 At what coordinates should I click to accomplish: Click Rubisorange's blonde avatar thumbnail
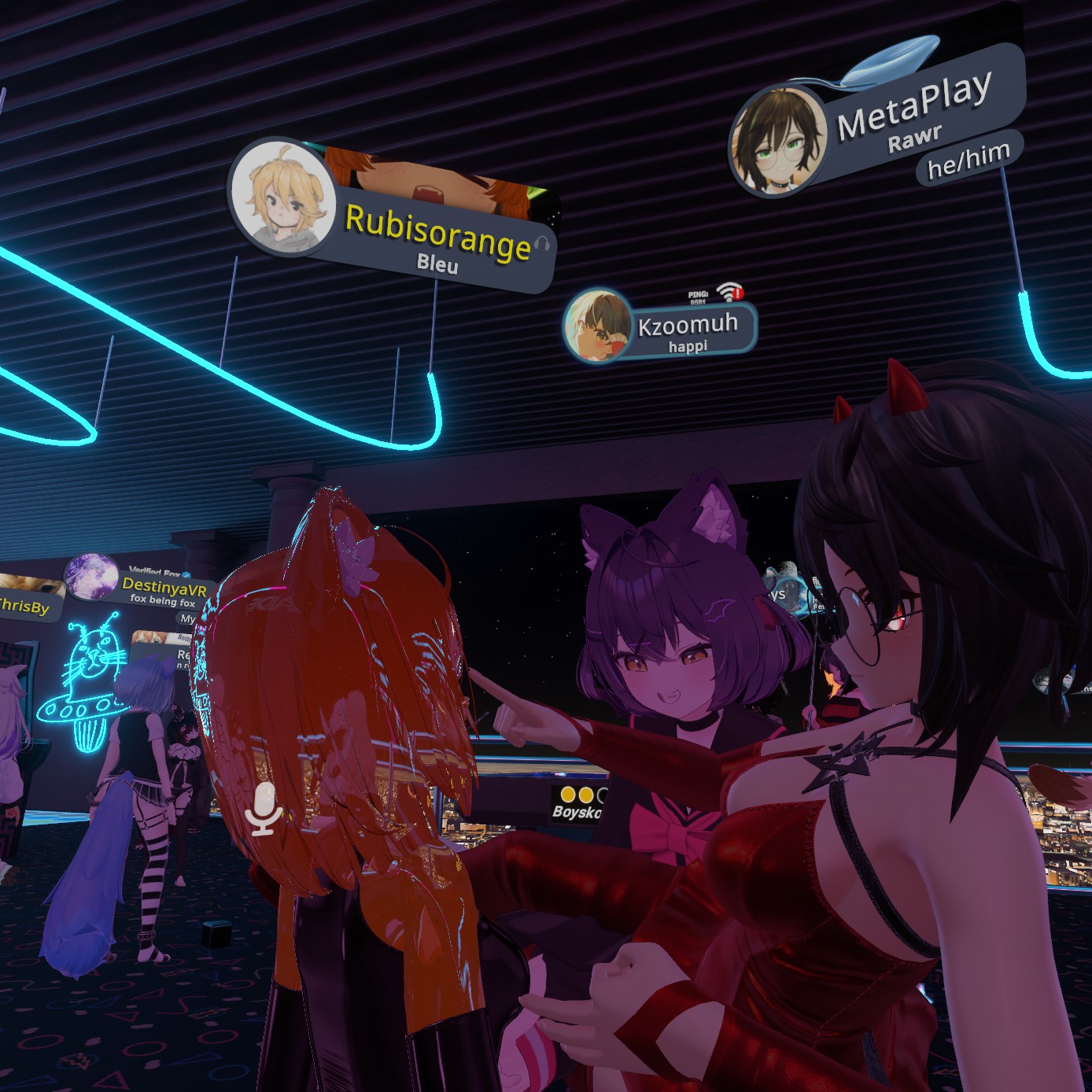pos(282,197)
